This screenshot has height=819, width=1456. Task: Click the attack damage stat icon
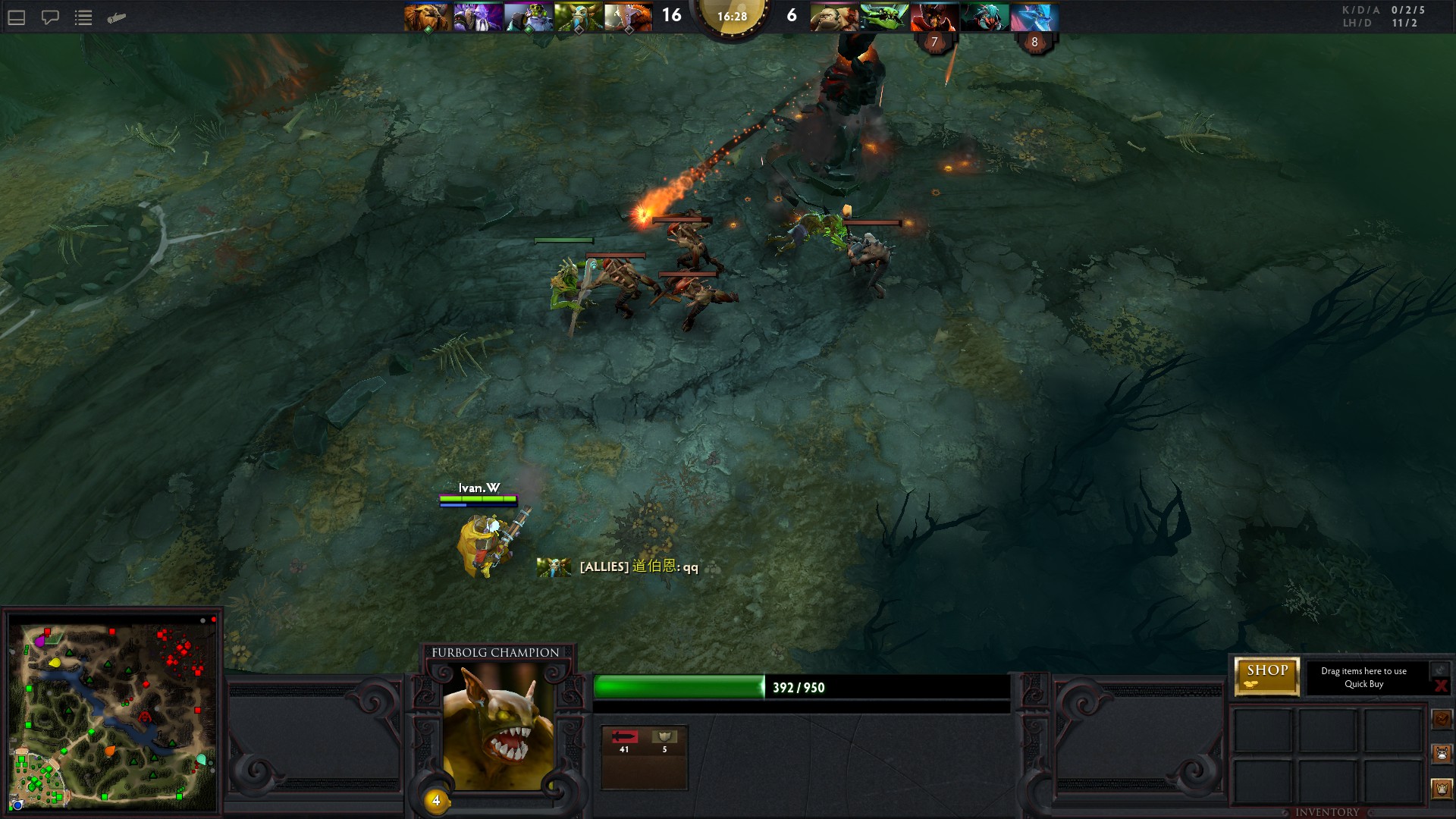coord(624,737)
